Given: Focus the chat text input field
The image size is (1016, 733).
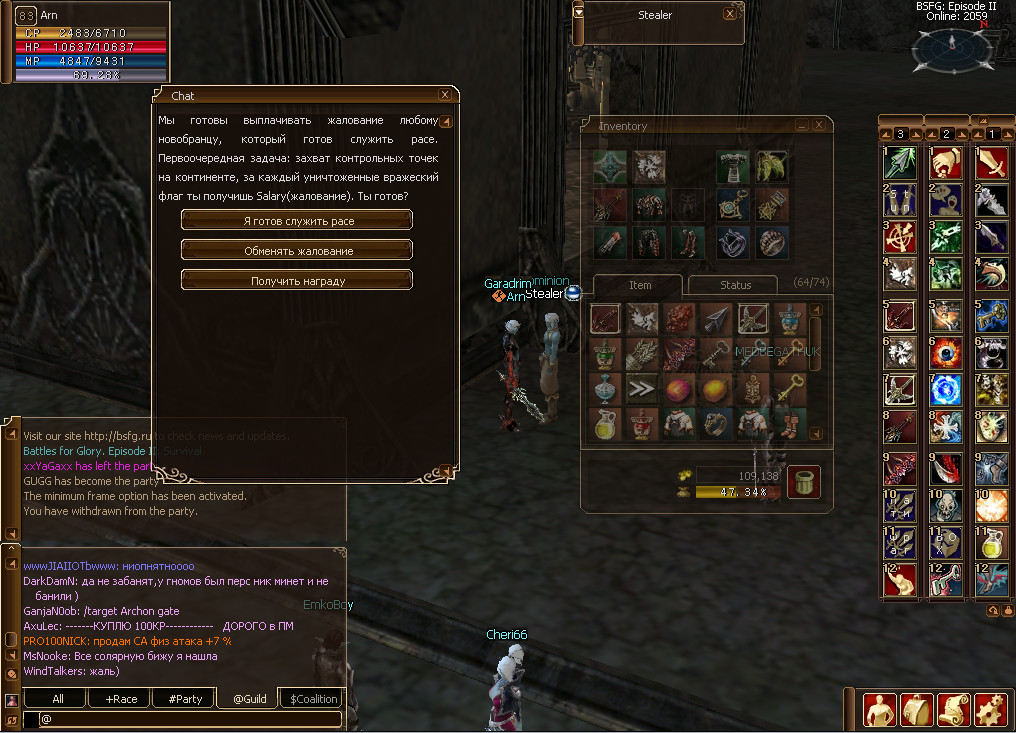Looking at the screenshot, I should (x=190, y=719).
